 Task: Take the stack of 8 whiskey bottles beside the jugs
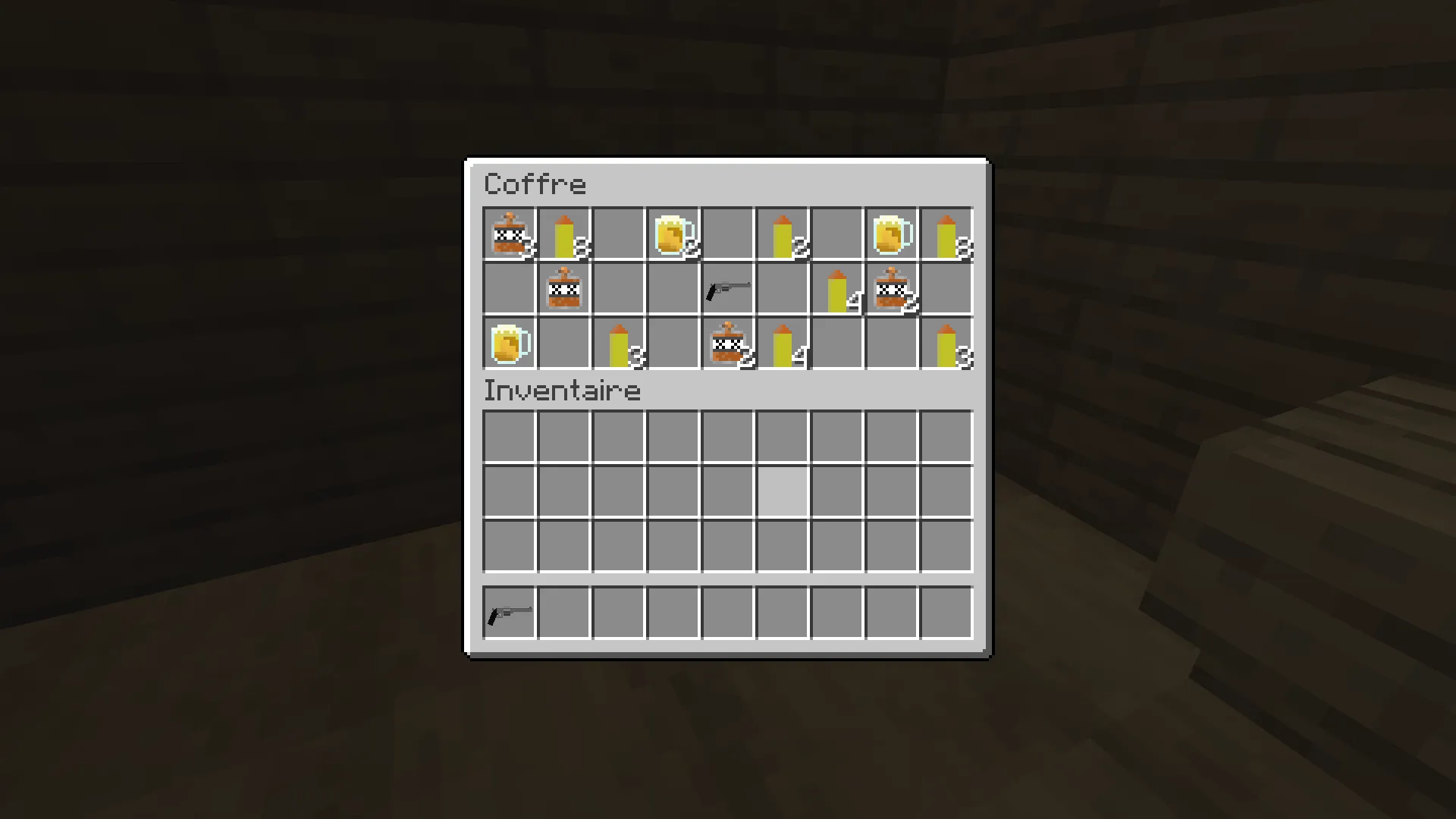click(563, 235)
